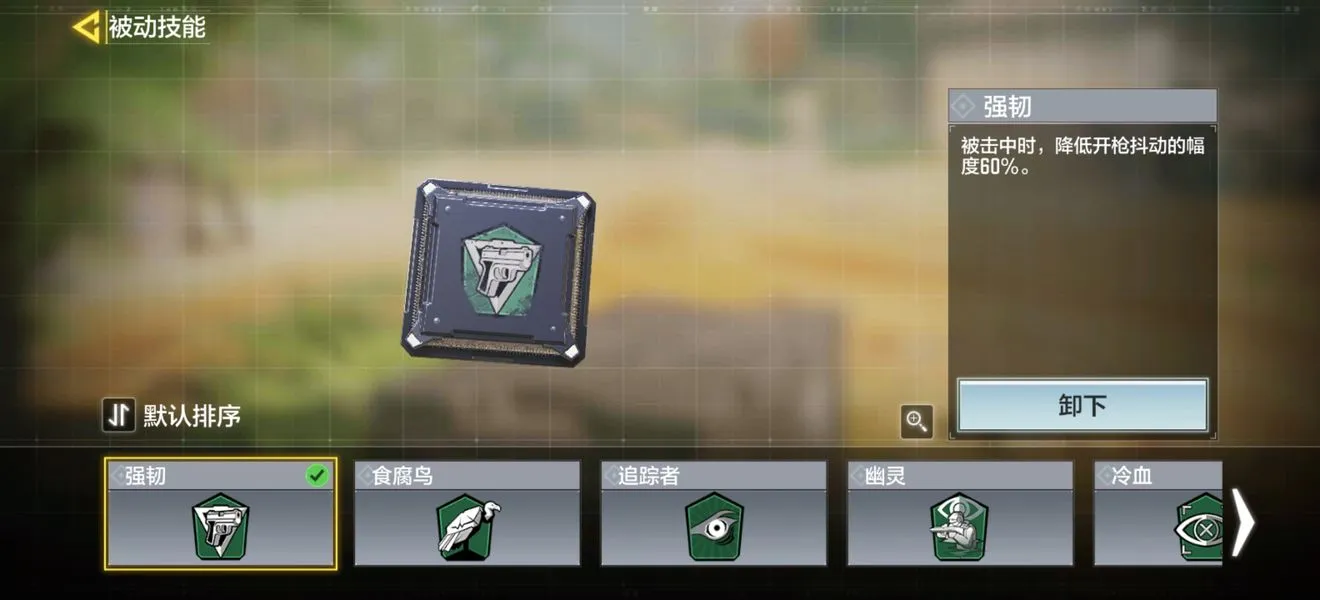Open the 默认排序 sort options
Viewport: 1320px width, 600px height.
(x=172, y=415)
